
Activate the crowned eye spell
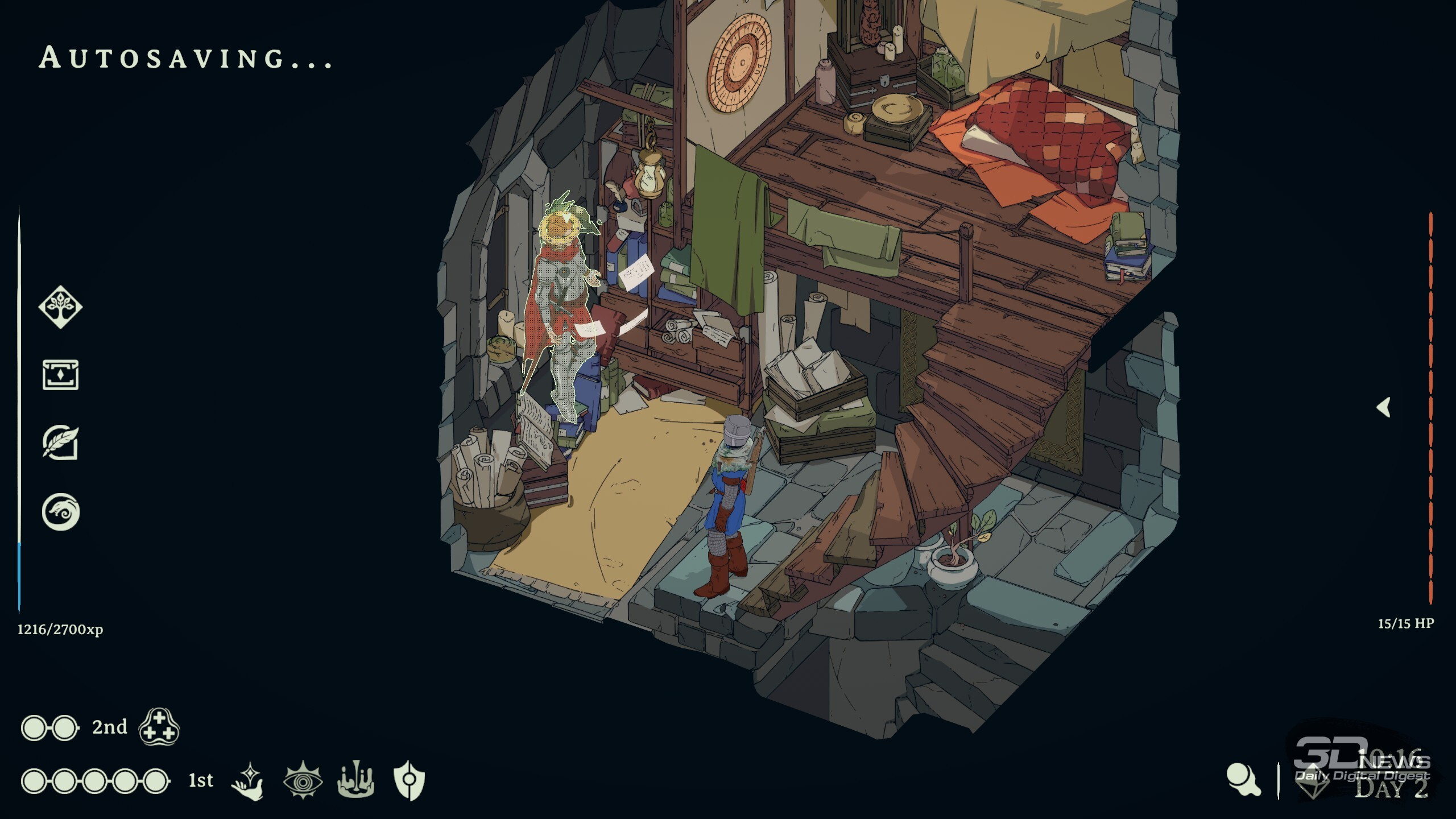[x=303, y=780]
